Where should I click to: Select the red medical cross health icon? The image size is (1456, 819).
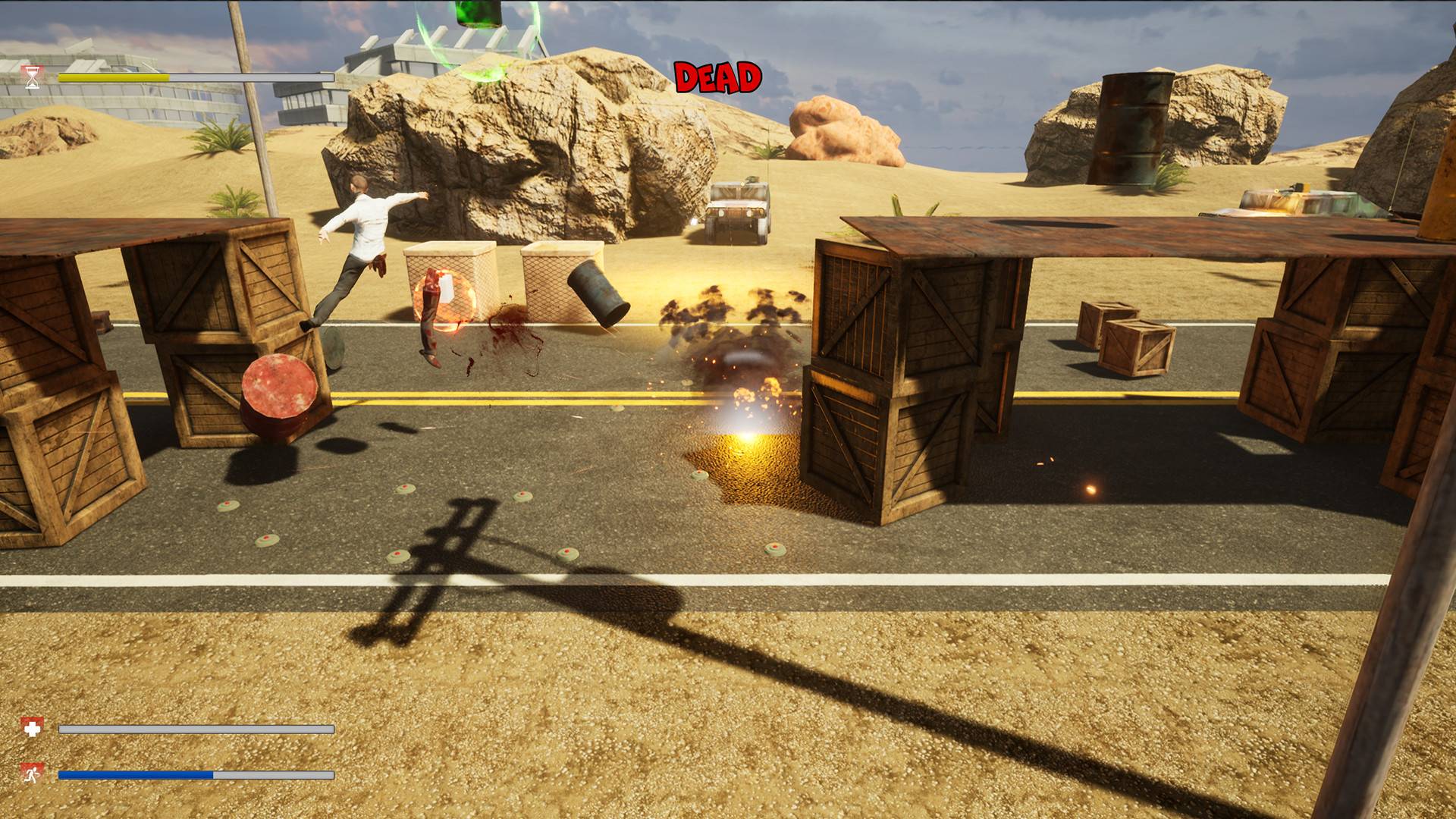pos(32,728)
